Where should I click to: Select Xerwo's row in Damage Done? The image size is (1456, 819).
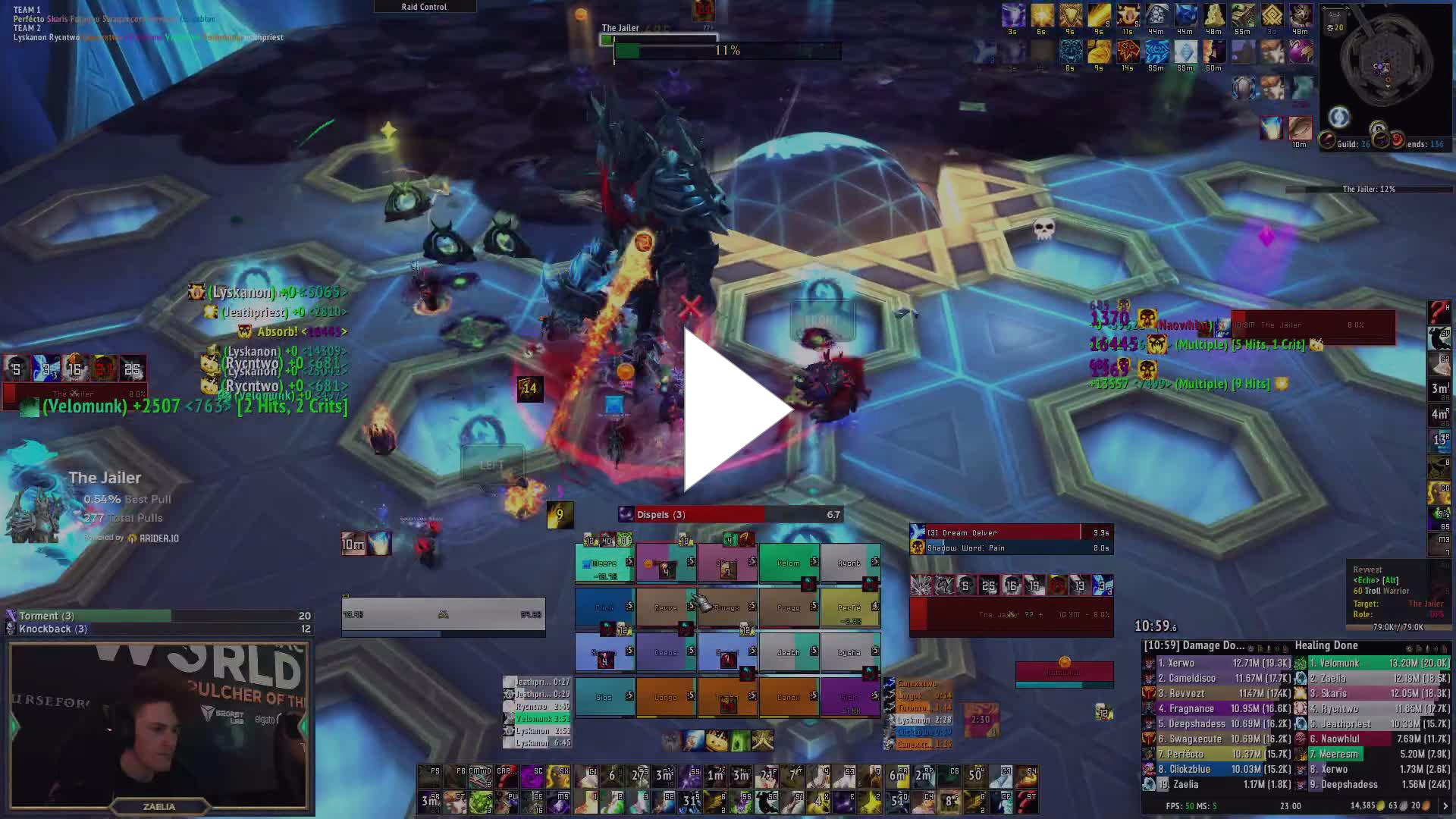1217,663
